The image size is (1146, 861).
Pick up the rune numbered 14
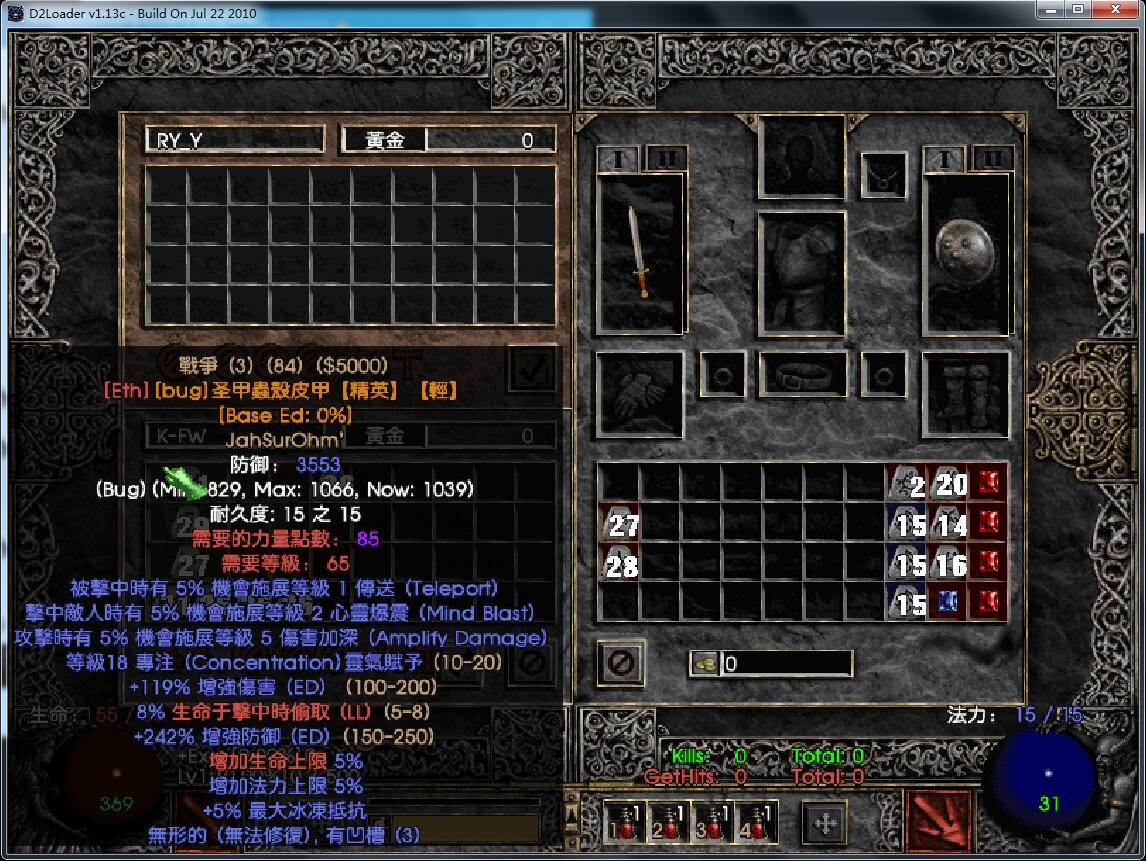tap(946, 523)
